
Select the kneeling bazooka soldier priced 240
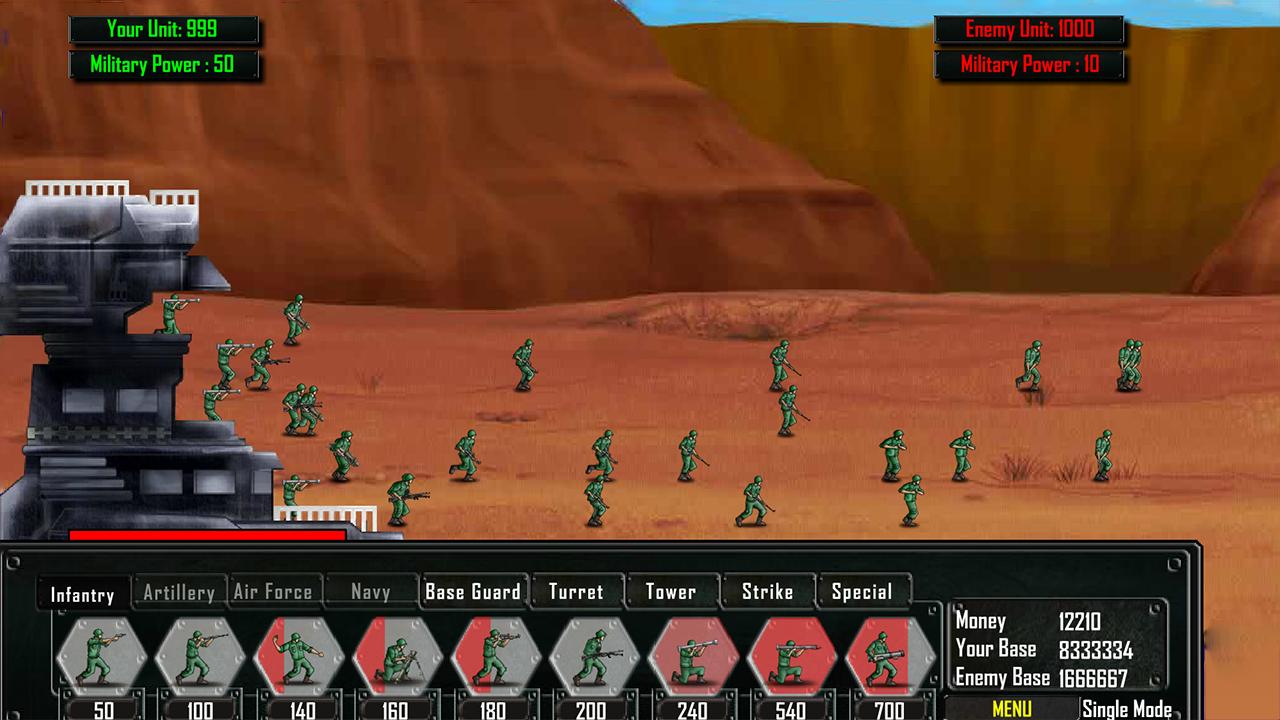(x=692, y=655)
